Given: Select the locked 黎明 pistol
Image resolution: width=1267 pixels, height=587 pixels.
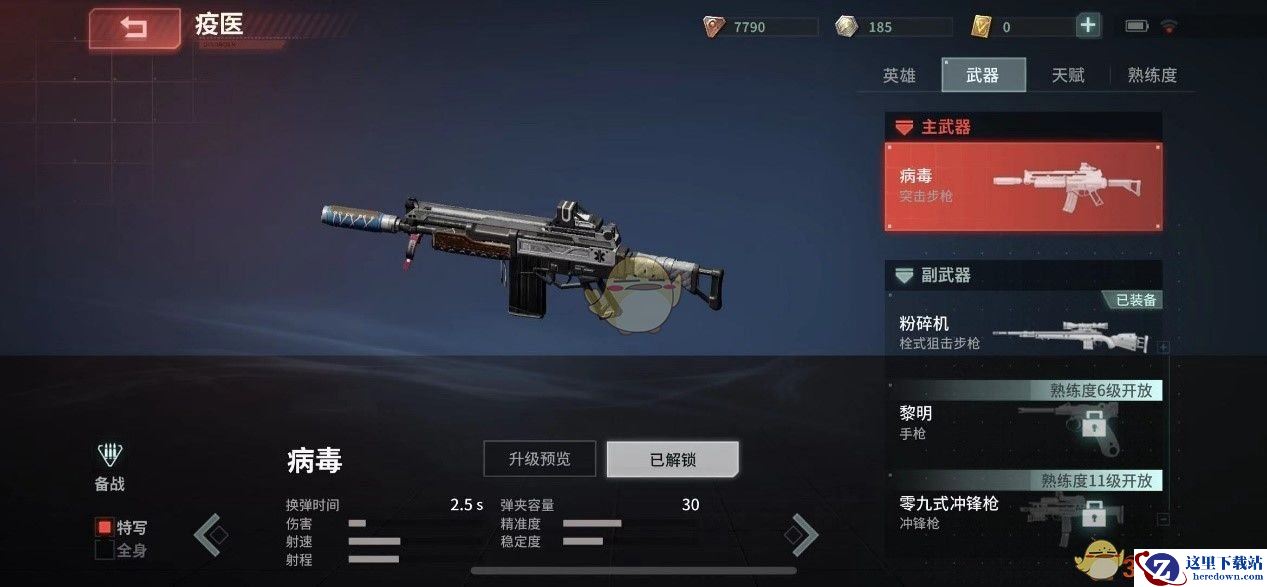Looking at the screenshot, I should tap(1023, 422).
